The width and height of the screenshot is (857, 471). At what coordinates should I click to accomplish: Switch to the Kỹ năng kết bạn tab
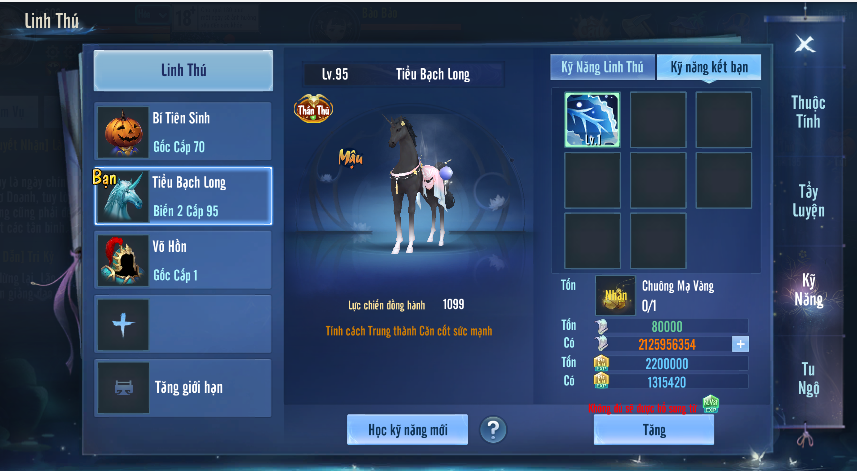pyautogui.click(x=709, y=67)
